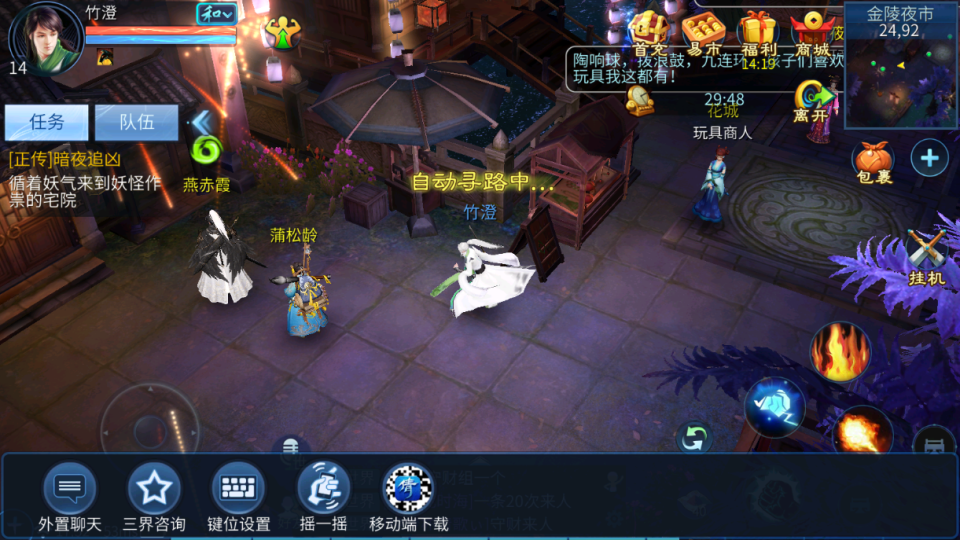This screenshot has width=960, height=540.
Task: Toggle 挂机 auto-battle with crossed swords
Action: pos(927,256)
